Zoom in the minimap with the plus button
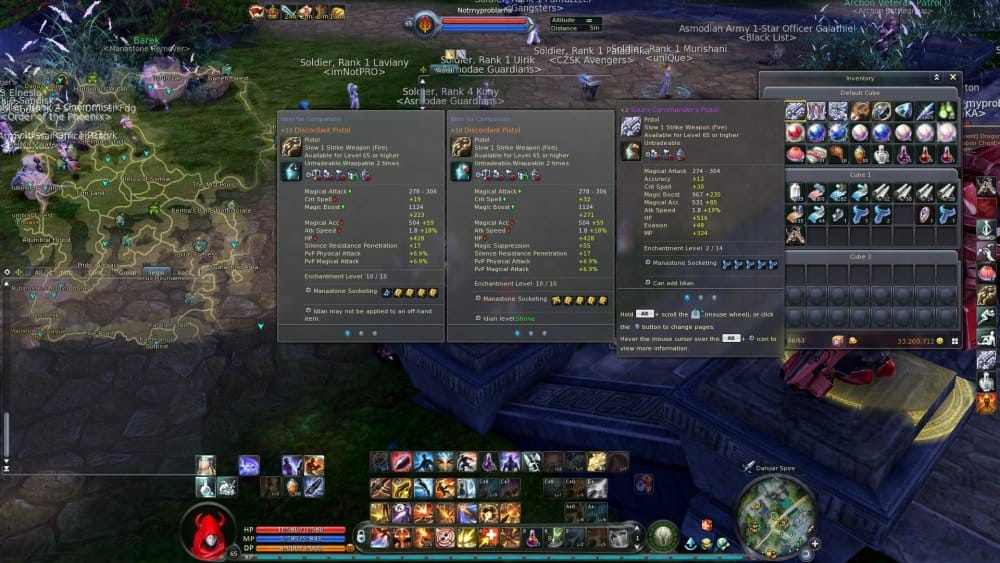The image size is (1000, 563). tap(816, 543)
